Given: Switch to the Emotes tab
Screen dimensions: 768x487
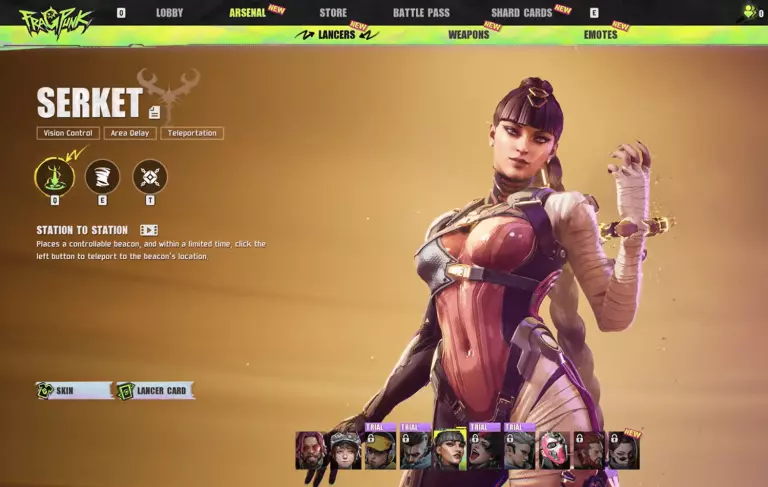Looking at the screenshot, I should click(x=601, y=35).
